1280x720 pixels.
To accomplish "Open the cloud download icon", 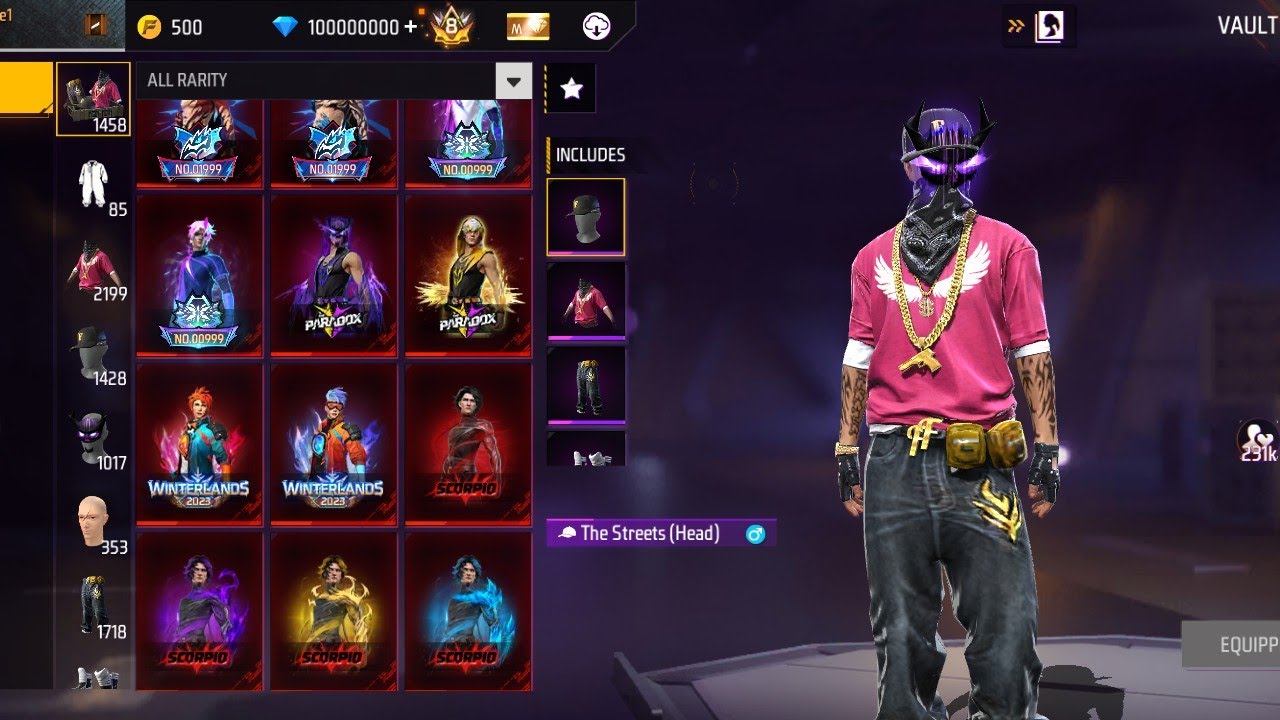I will click(x=596, y=27).
